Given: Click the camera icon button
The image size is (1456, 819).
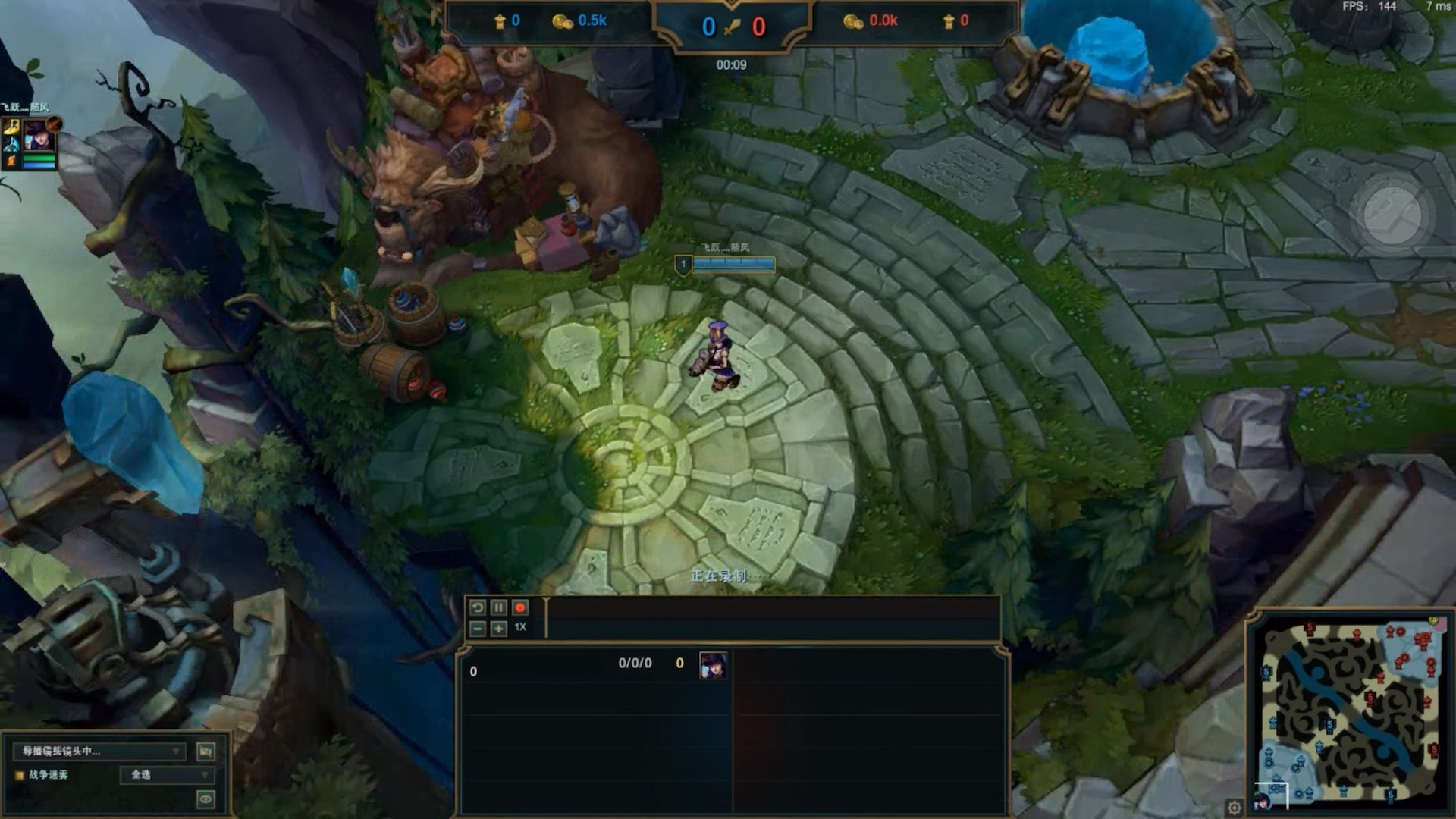Looking at the screenshot, I should point(206,752).
